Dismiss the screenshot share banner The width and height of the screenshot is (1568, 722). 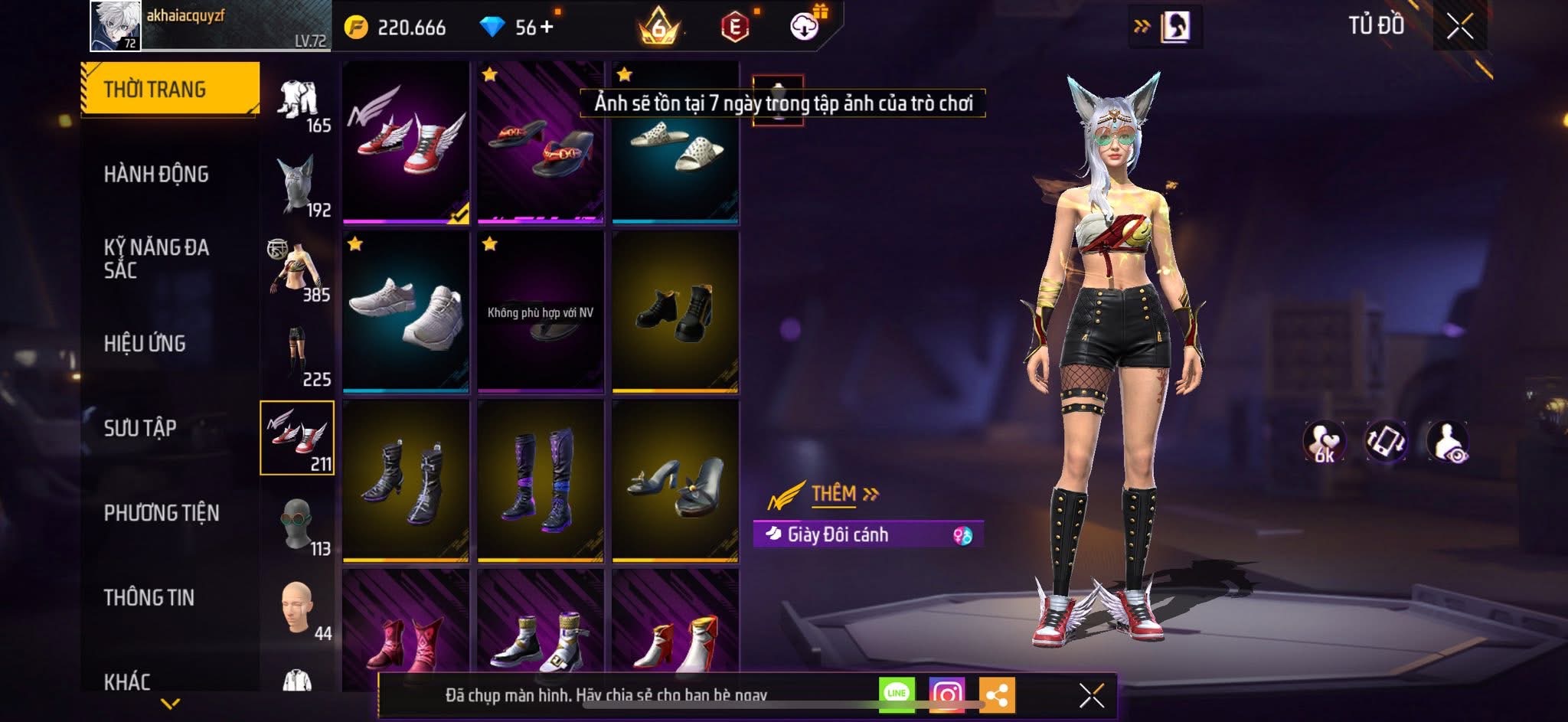click(x=1091, y=695)
